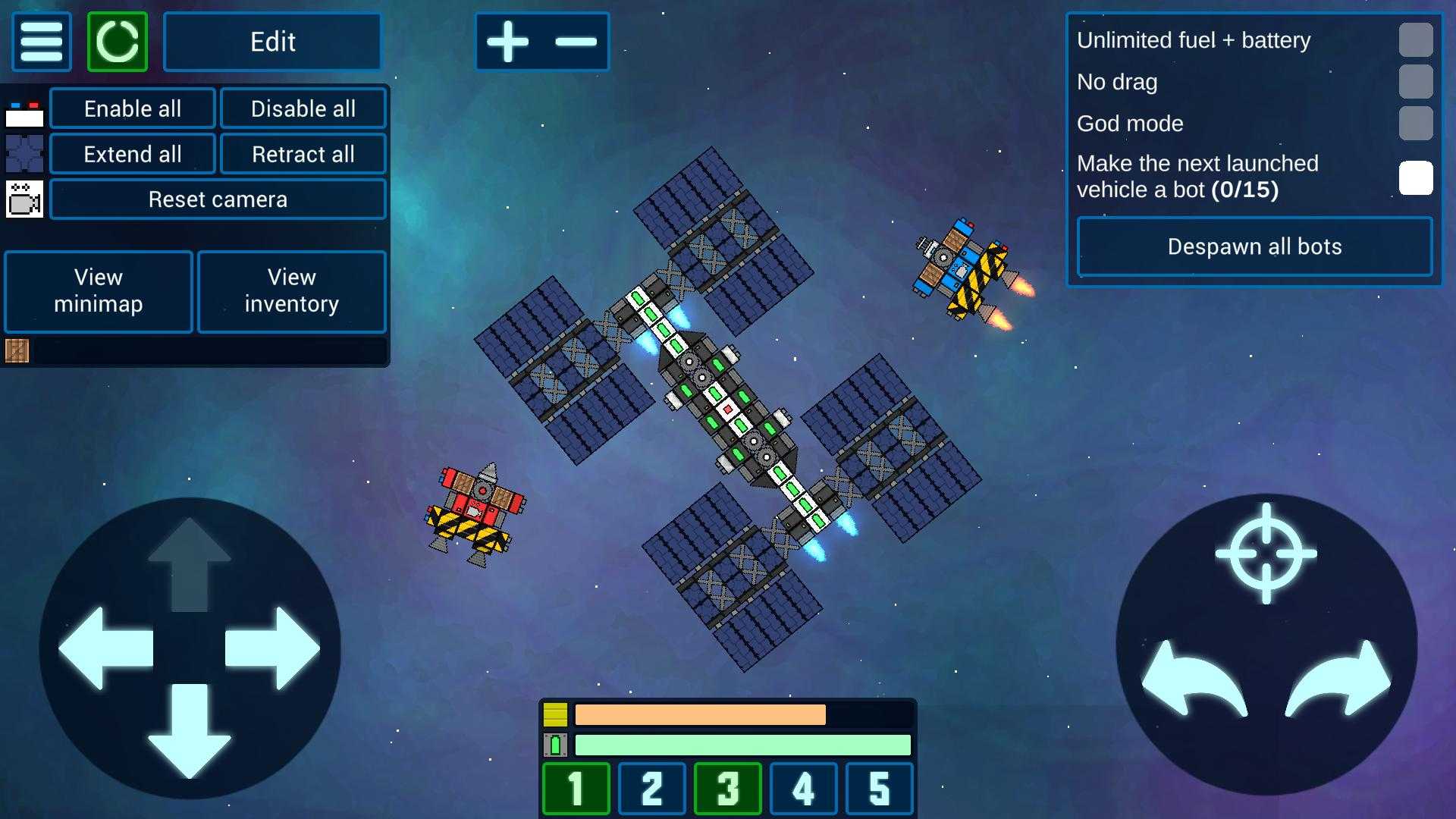Turn on God mode
Image resolution: width=1456 pixels, height=819 pixels.
pyautogui.click(x=1415, y=124)
